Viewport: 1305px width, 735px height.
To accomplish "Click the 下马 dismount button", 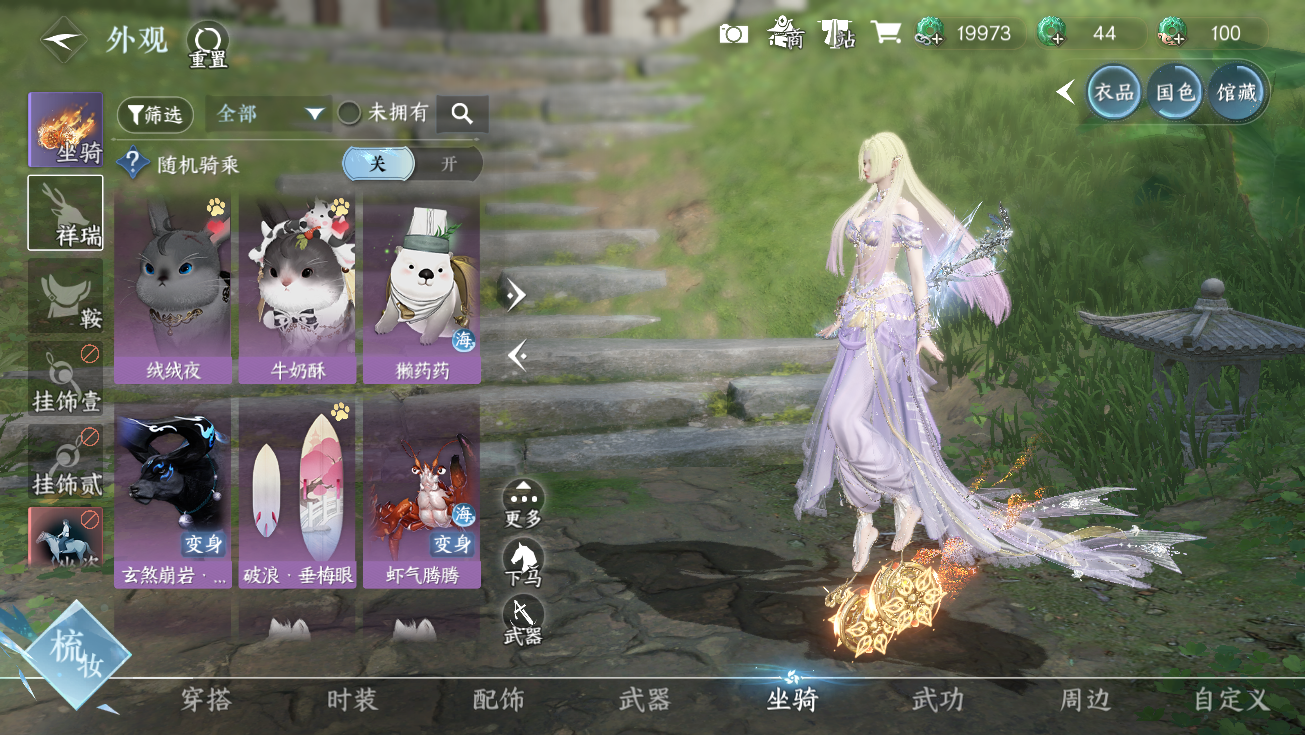I will click(x=523, y=562).
